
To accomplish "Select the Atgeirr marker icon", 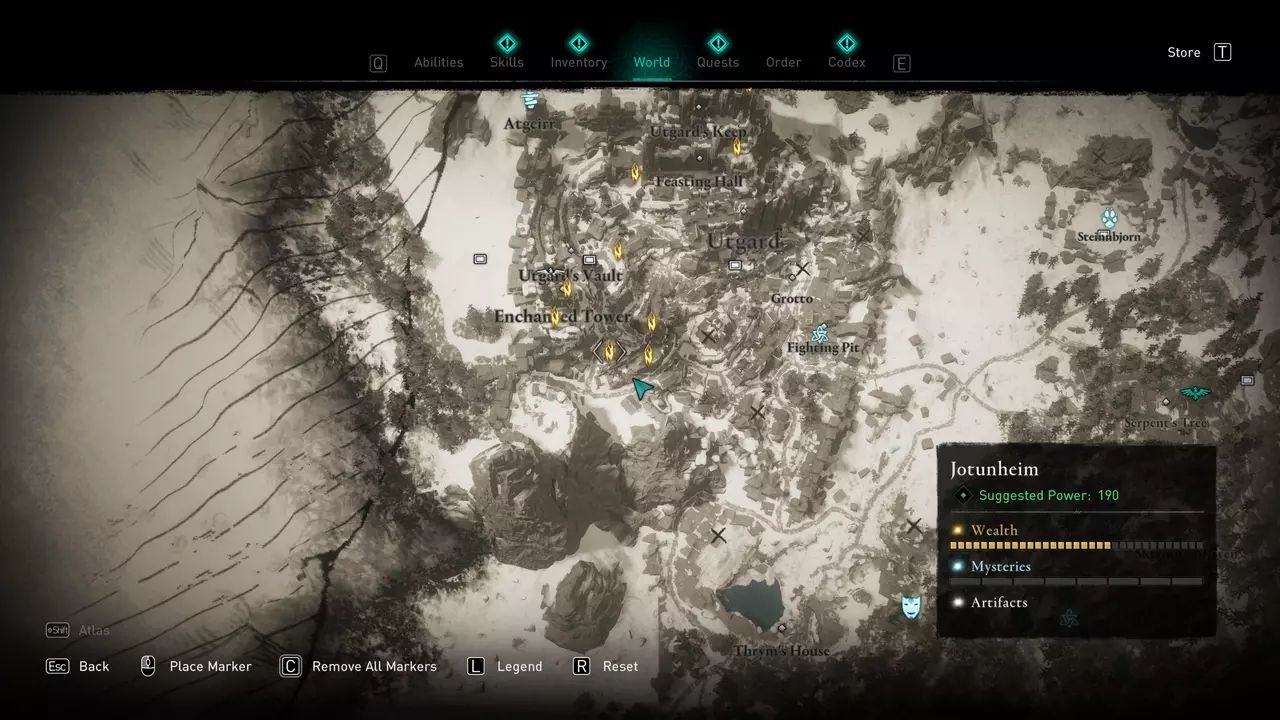I will point(530,100).
